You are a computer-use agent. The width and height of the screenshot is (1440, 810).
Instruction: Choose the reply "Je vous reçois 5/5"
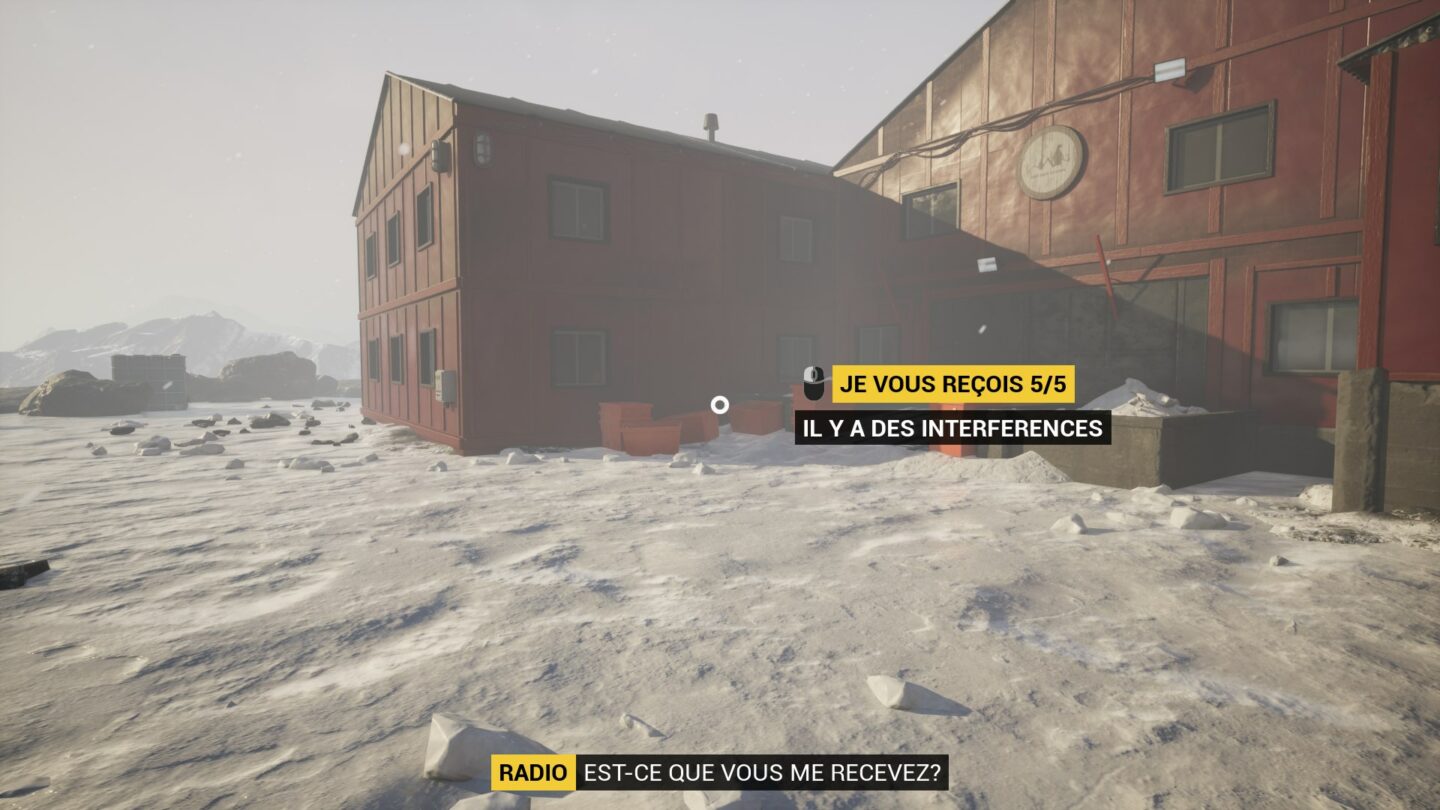[952, 384]
